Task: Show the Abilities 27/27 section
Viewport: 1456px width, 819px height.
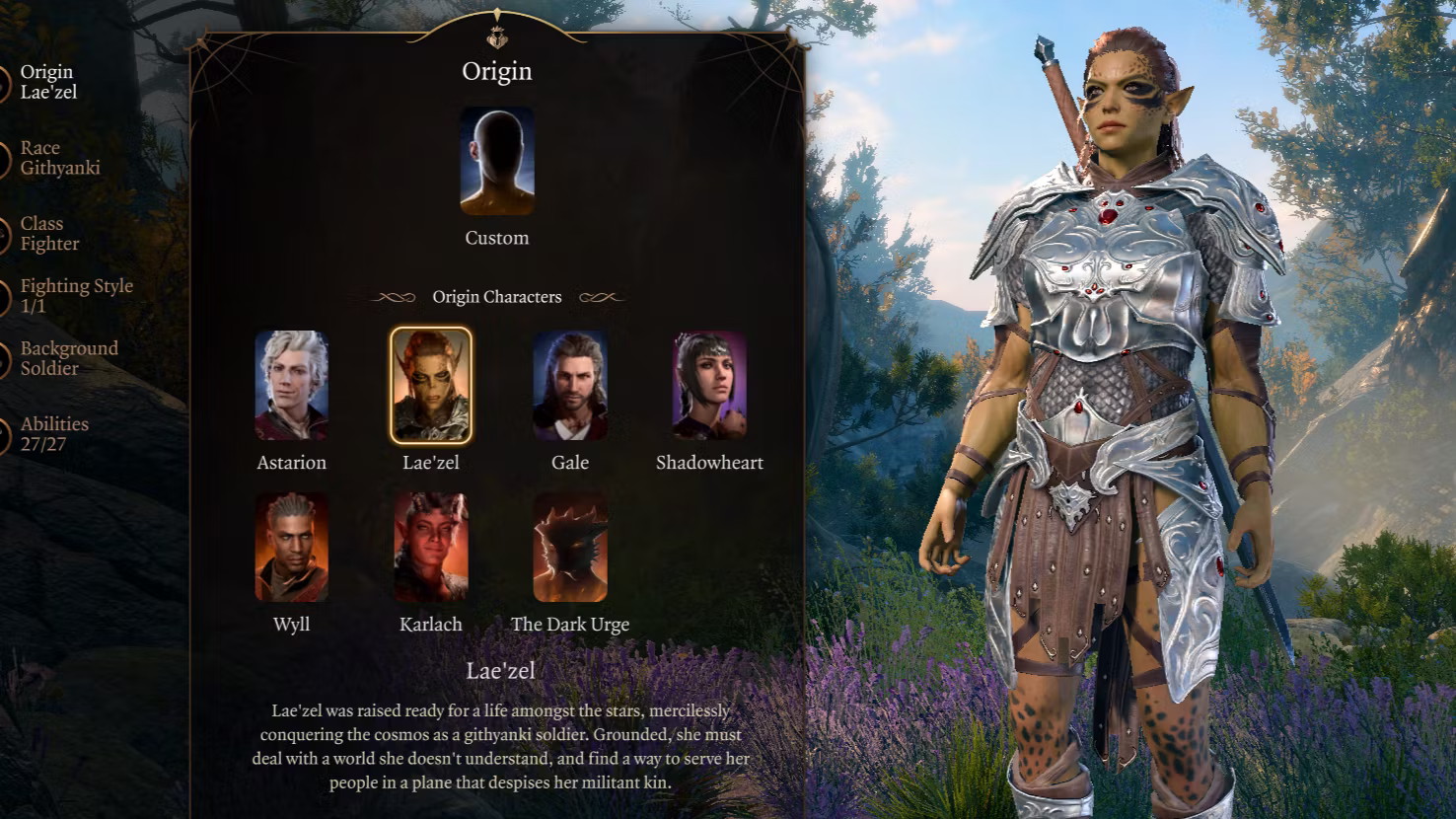Action: click(x=53, y=434)
